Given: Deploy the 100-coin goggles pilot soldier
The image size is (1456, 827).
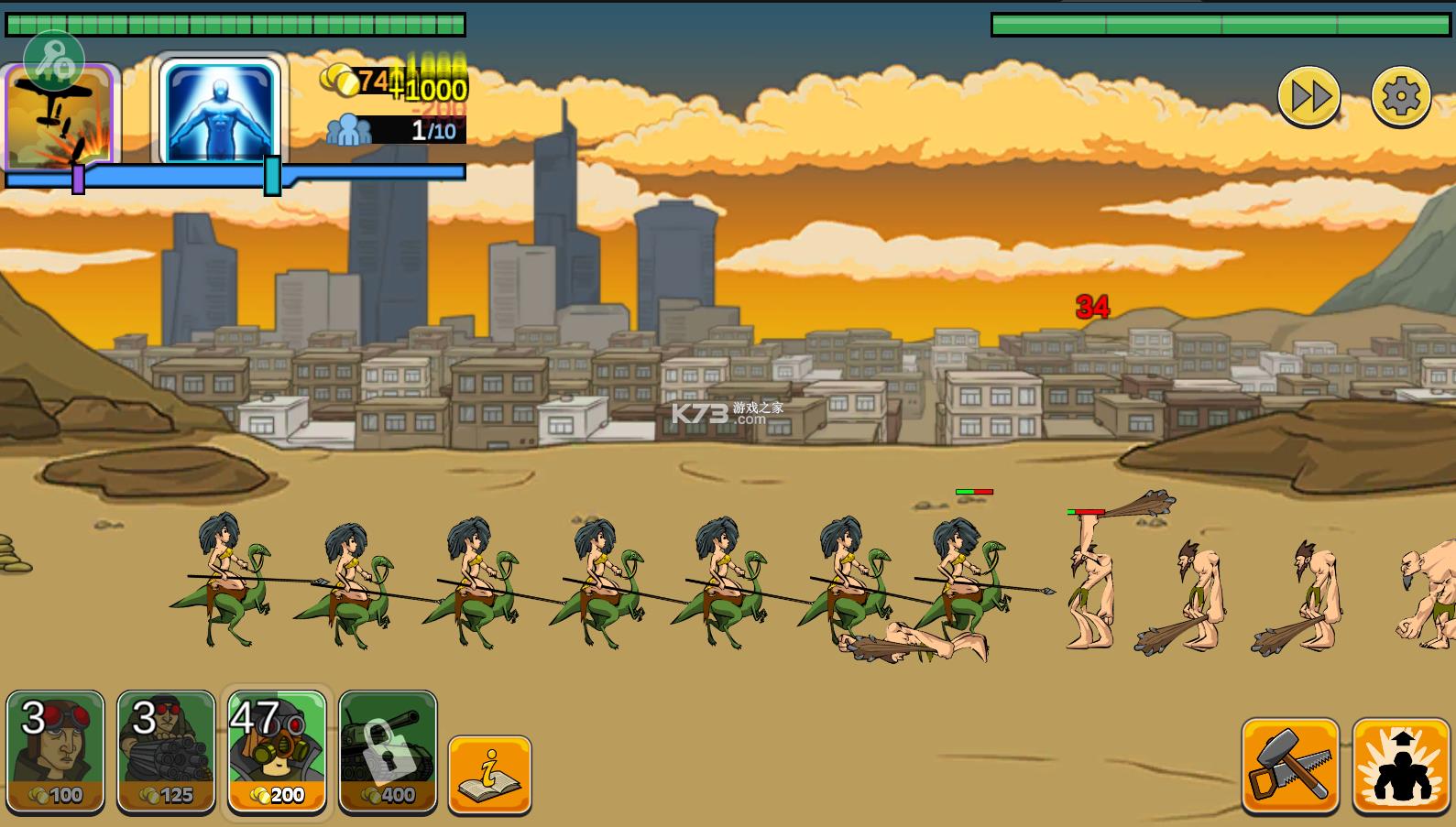Looking at the screenshot, I should (55, 751).
